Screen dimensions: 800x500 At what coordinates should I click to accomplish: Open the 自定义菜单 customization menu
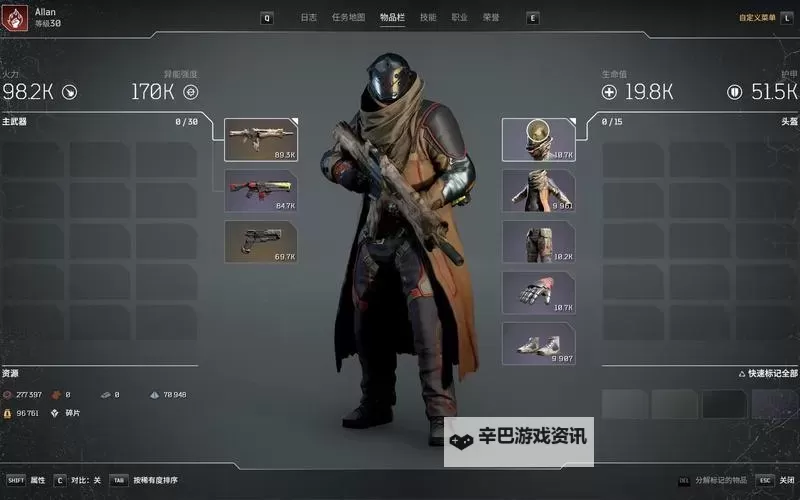(x=757, y=17)
